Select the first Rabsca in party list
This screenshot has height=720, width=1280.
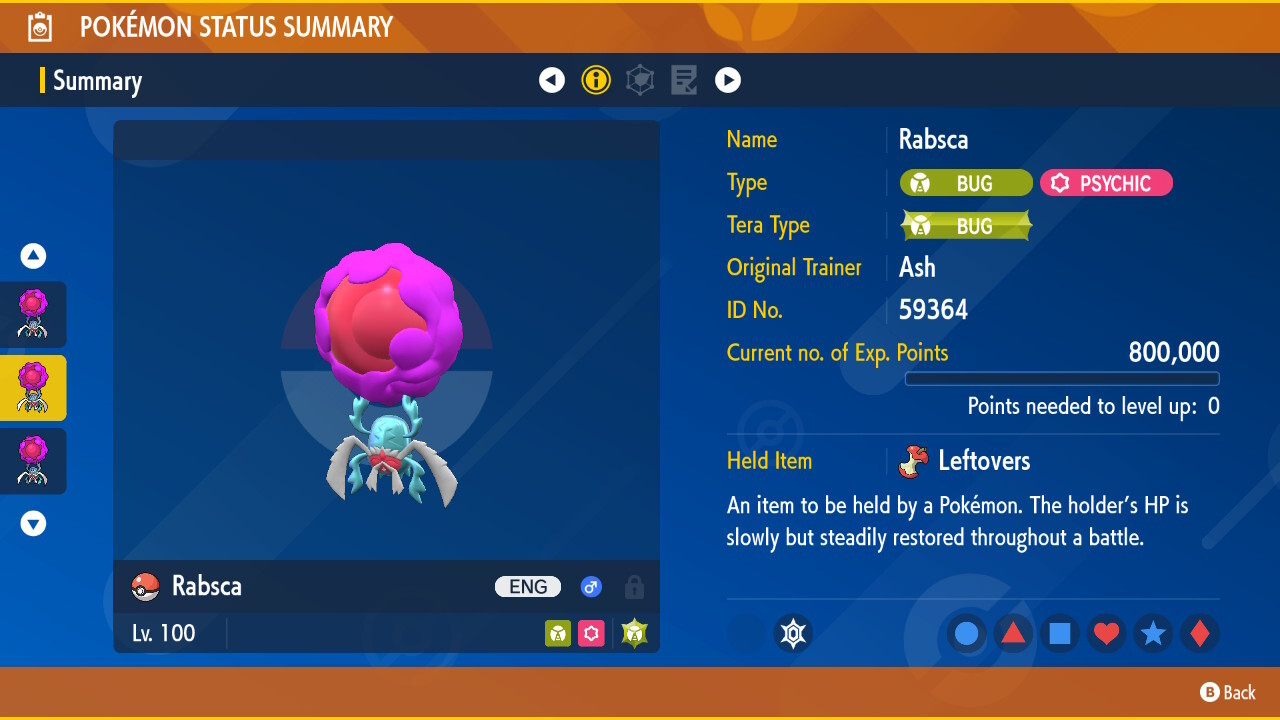pos(34,314)
